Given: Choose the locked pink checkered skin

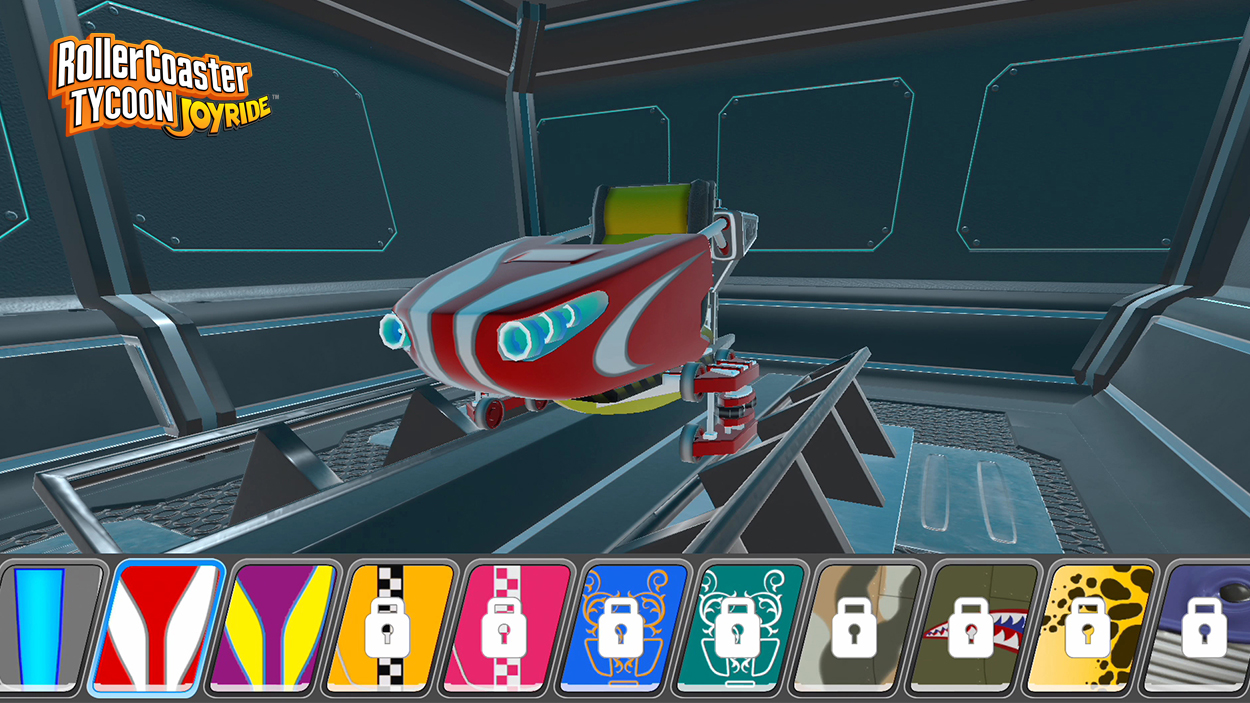Looking at the screenshot, I should pyautogui.click(x=504, y=628).
